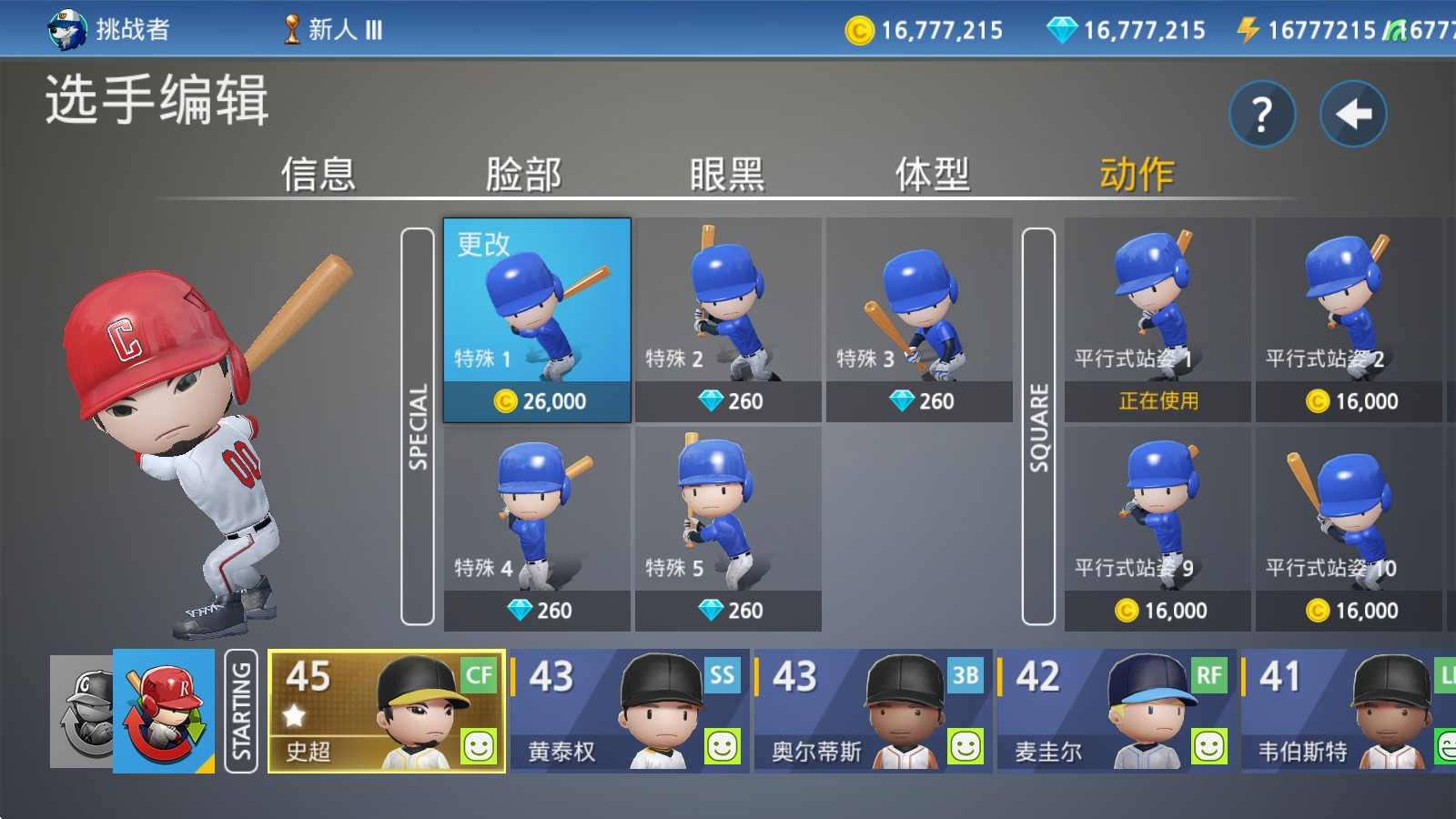This screenshot has width=1456, height=819.
Task: Open the help dialog with the question mark icon
Action: 1262,113
